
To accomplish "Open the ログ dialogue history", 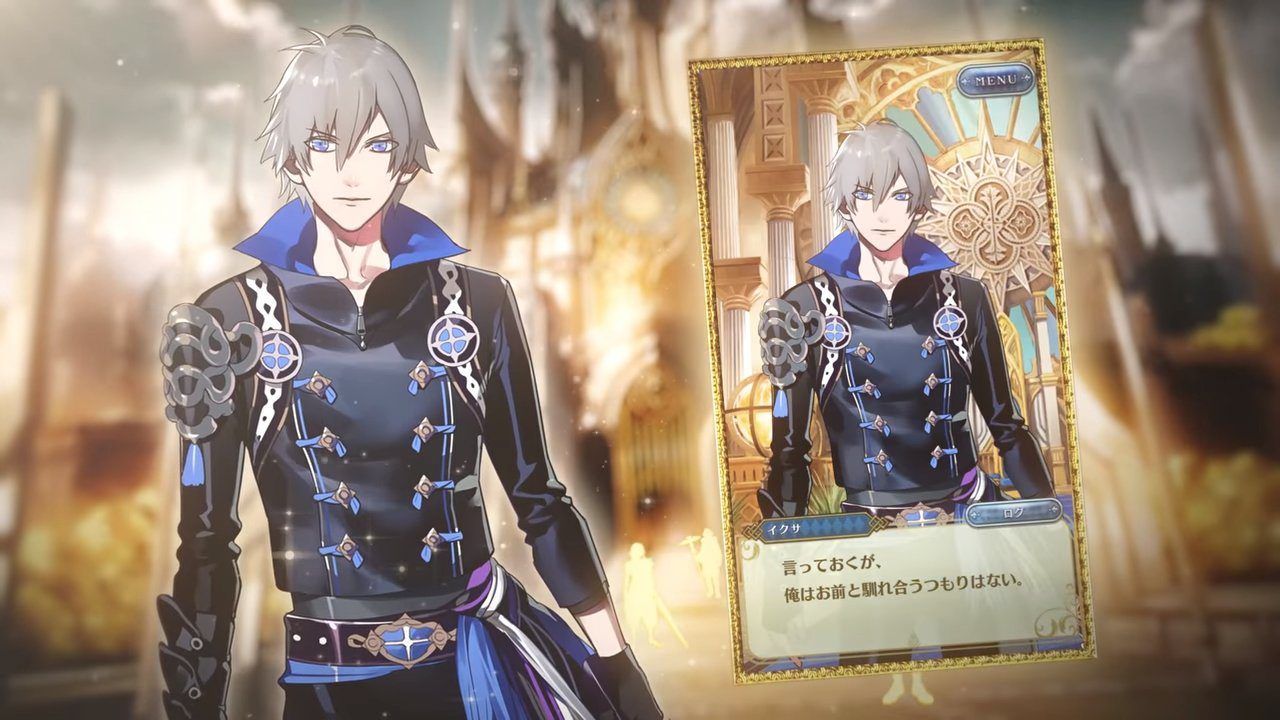I will point(1011,512).
